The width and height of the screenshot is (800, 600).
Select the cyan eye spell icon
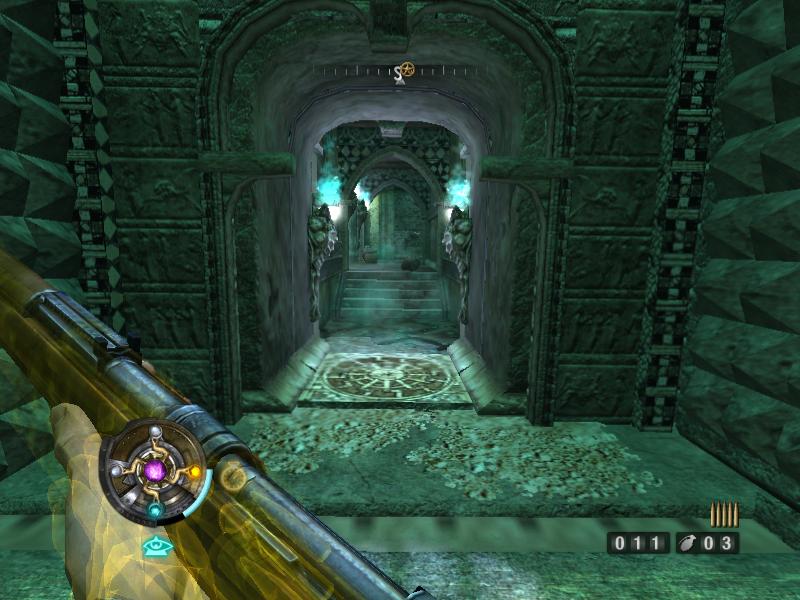155,546
